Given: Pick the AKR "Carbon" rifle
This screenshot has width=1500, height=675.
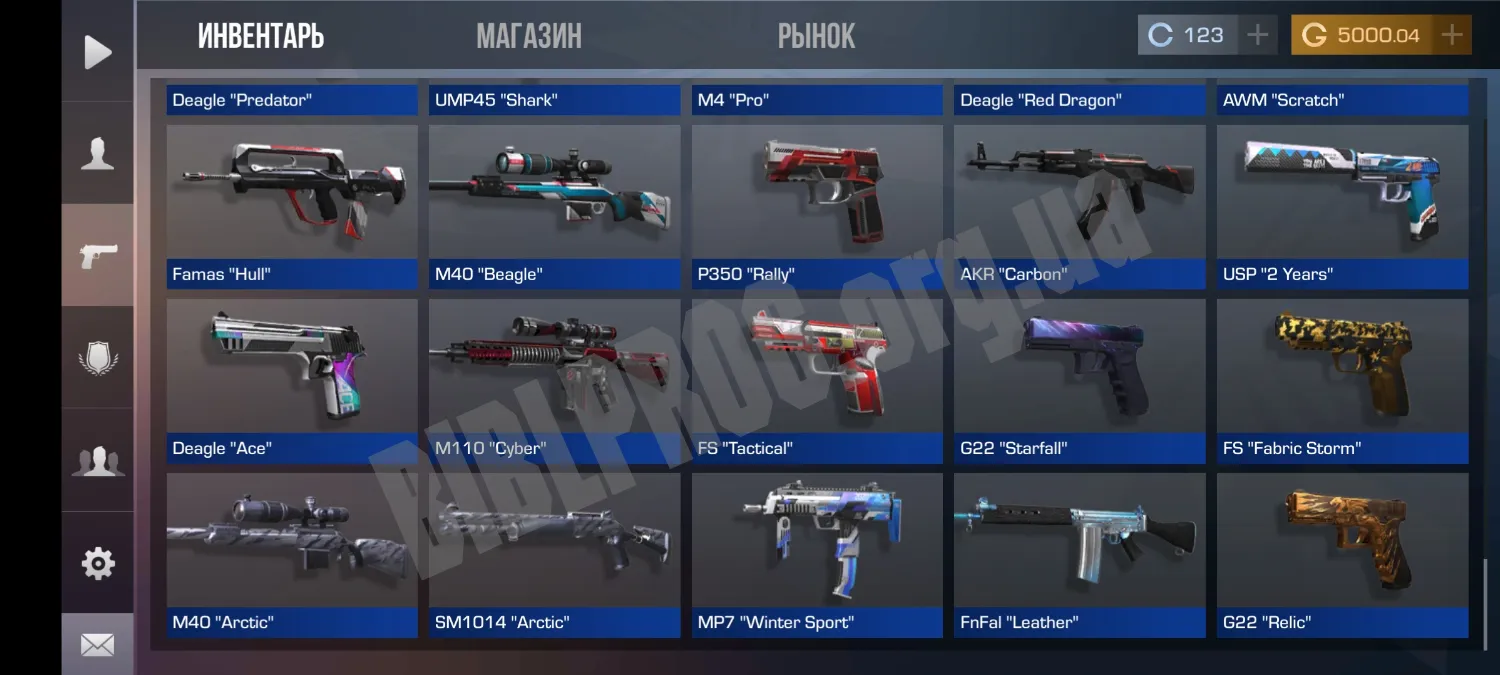Looking at the screenshot, I should [1079, 206].
